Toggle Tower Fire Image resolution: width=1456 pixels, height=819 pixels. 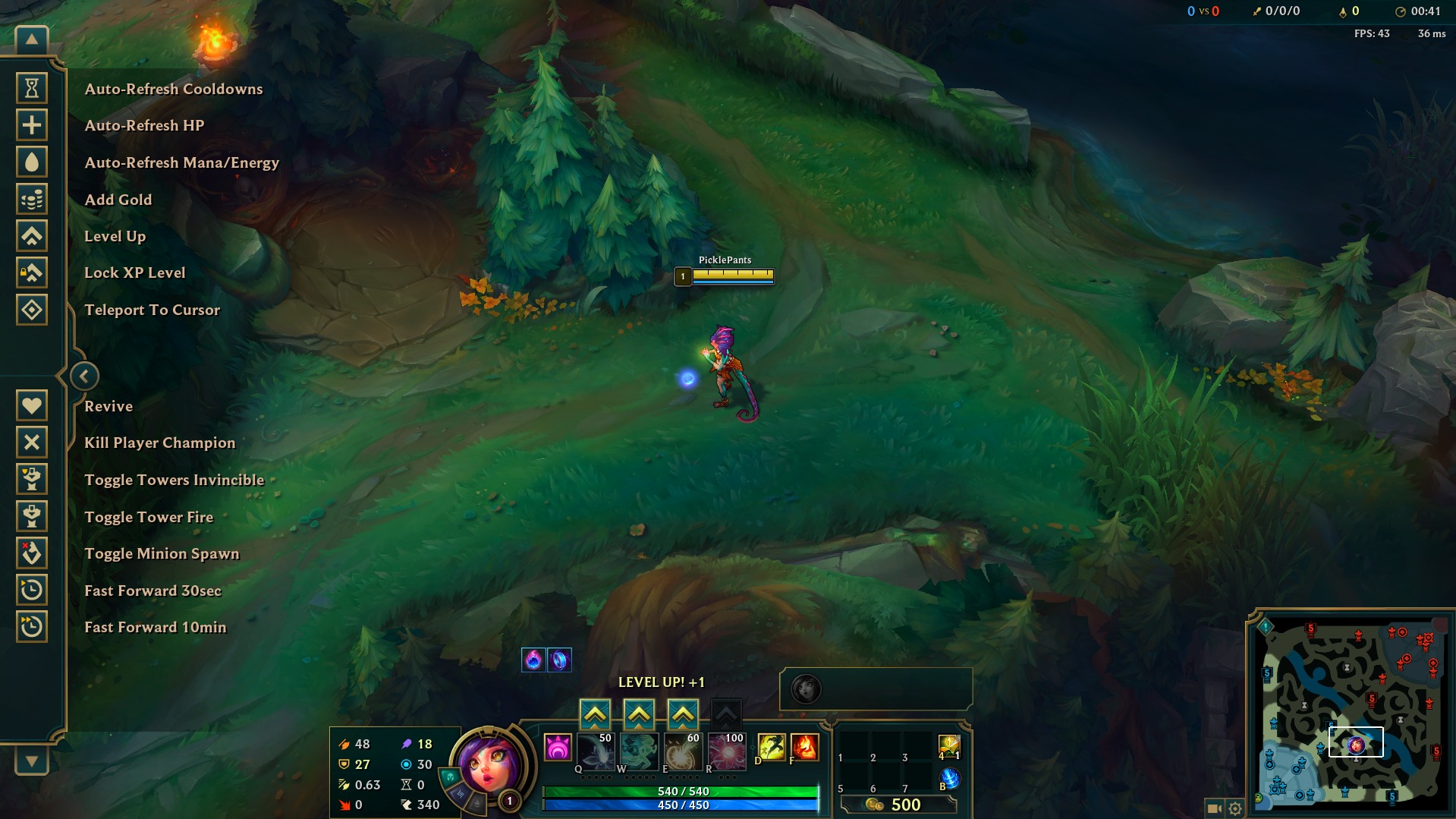pos(30,516)
